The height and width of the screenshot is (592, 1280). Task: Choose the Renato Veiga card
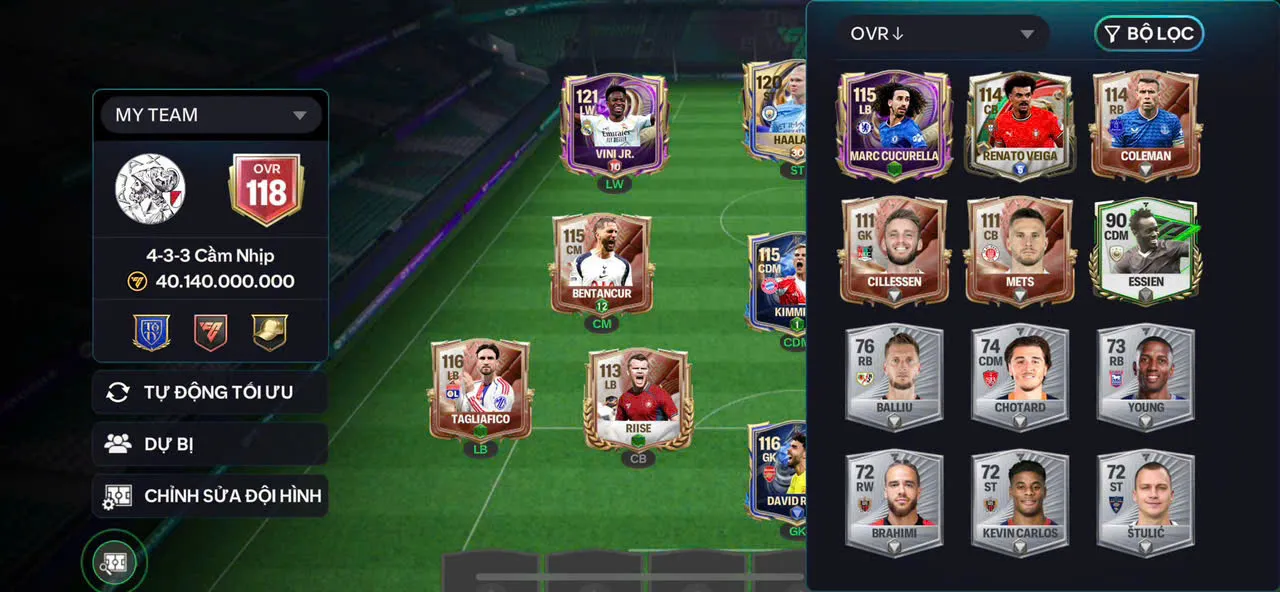1020,124
